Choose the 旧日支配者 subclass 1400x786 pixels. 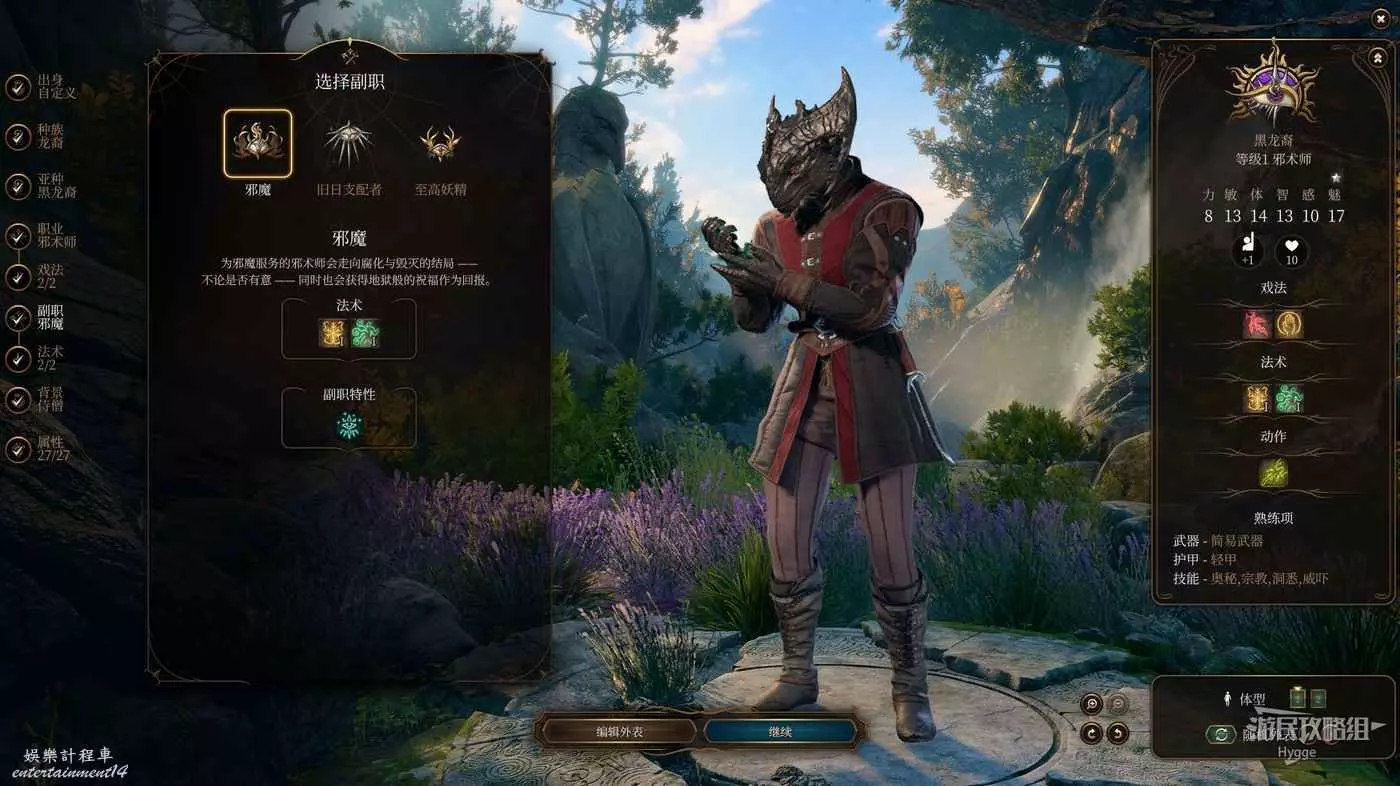coord(348,143)
